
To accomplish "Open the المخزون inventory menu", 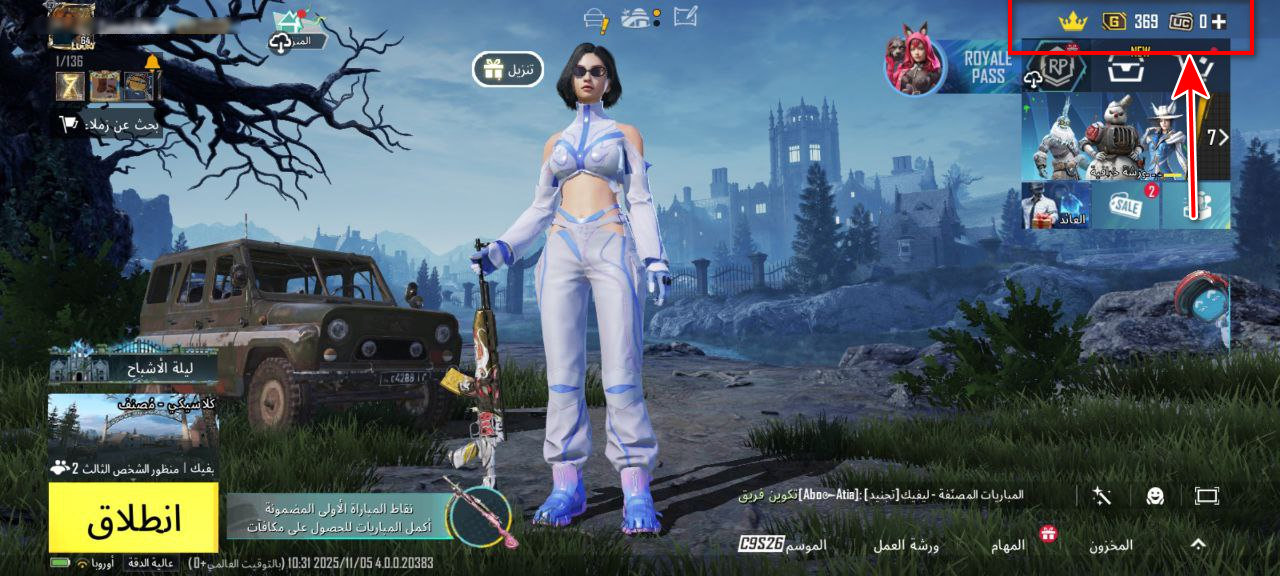I will pos(1110,545).
